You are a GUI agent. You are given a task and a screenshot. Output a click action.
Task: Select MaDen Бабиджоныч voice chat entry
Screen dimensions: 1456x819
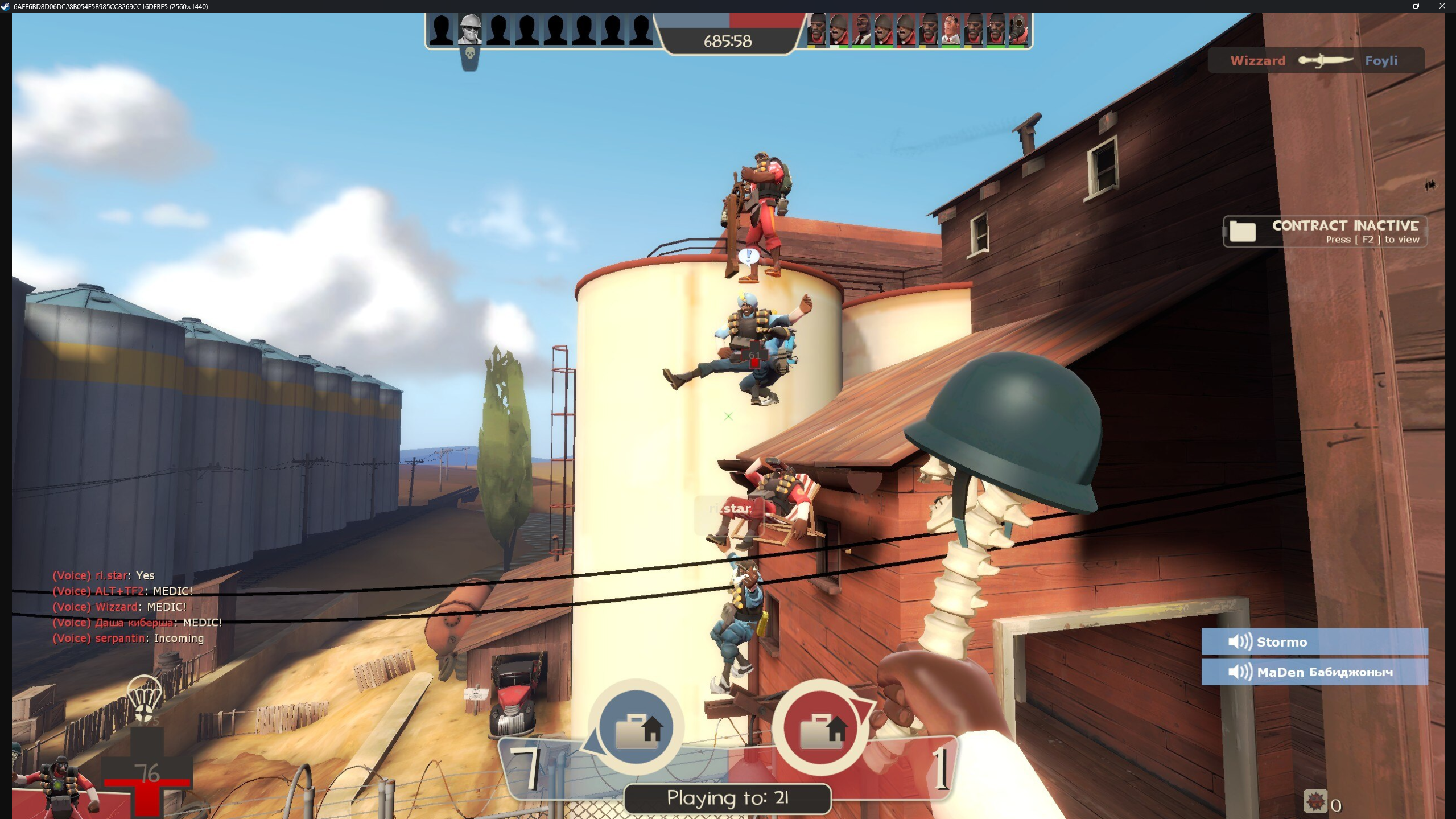(1314, 672)
